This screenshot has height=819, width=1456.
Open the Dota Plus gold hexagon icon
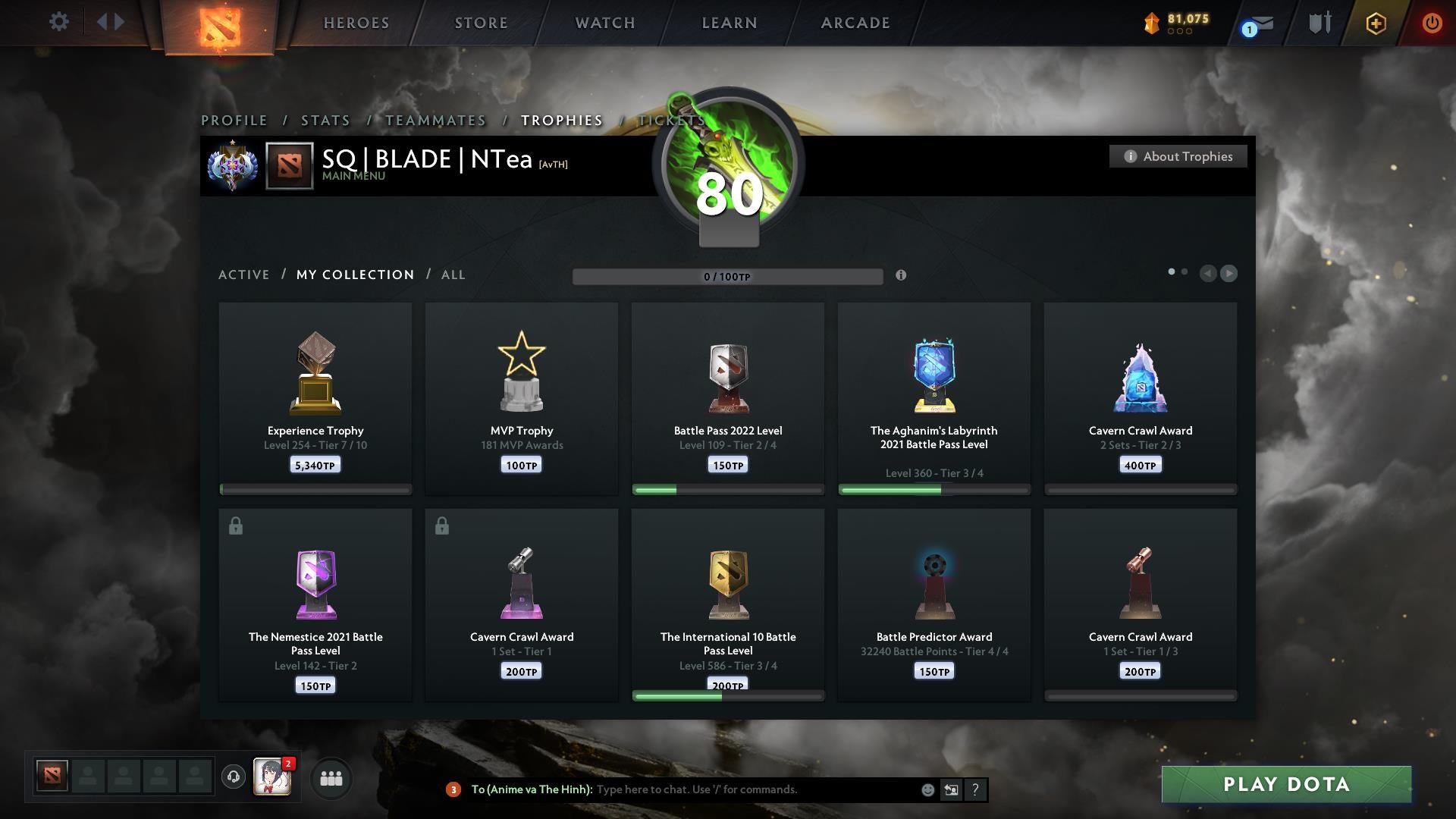click(1376, 23)
